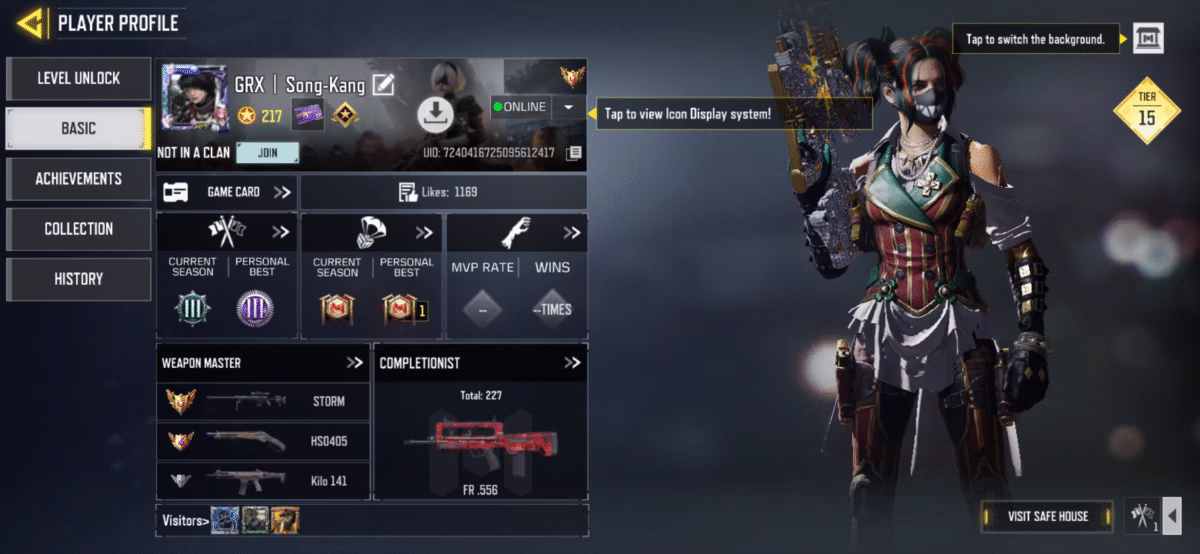Viewport: 1200px width, 554px height.
Task: Join a clan with the Join button
Action: click(x=268, y=153)
